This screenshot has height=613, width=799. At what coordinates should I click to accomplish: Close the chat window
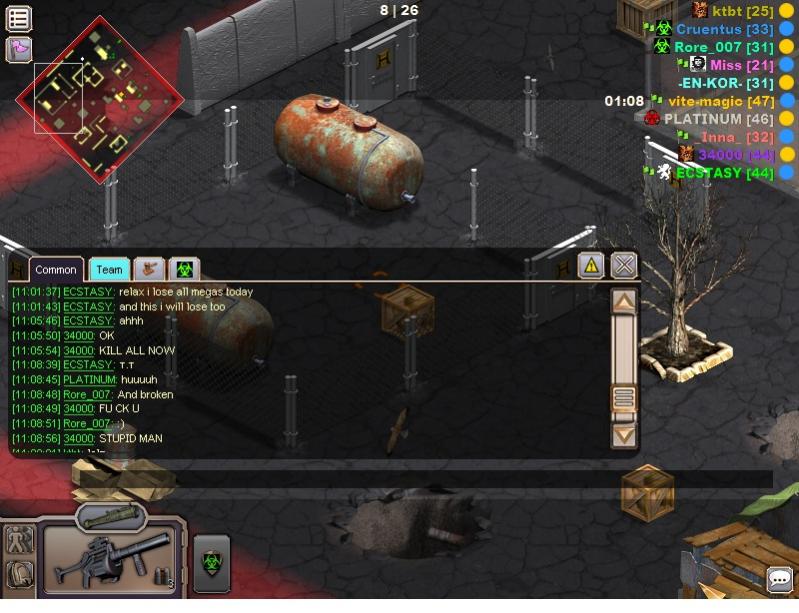pyautogui.click(x=624, y=265)
